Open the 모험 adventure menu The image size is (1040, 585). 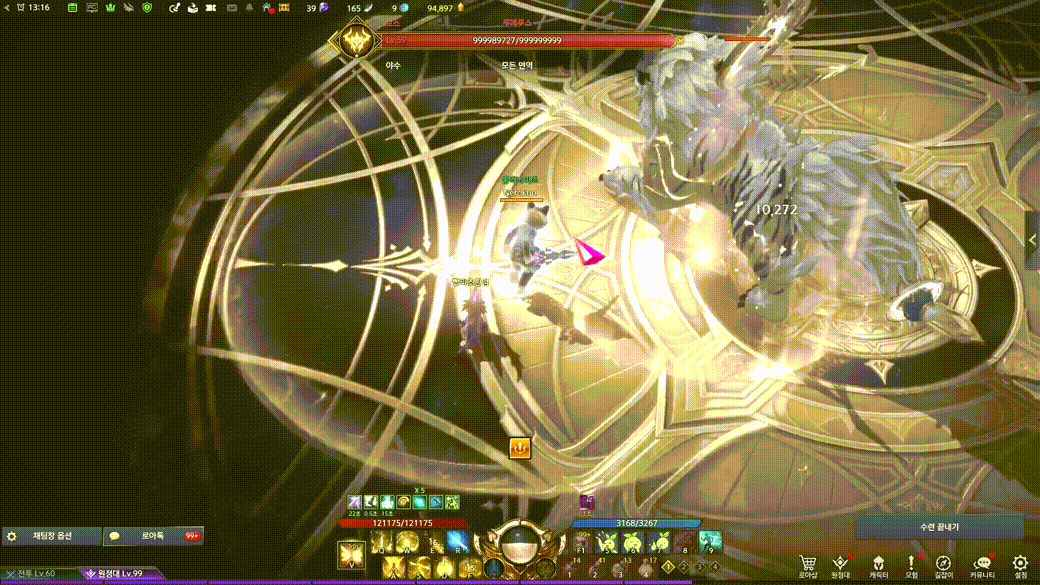911,564
